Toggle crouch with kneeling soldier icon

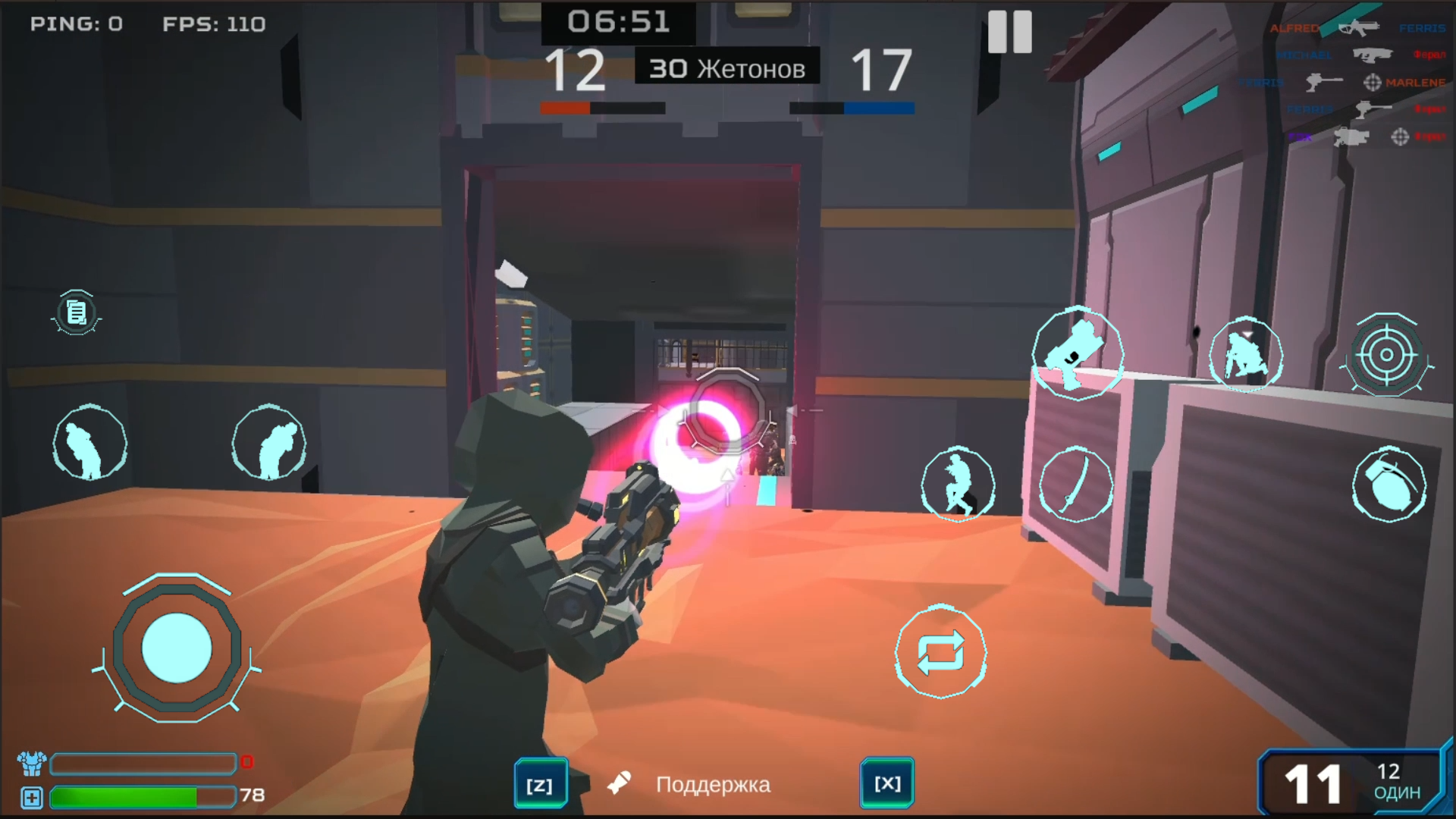(1247, 355)
